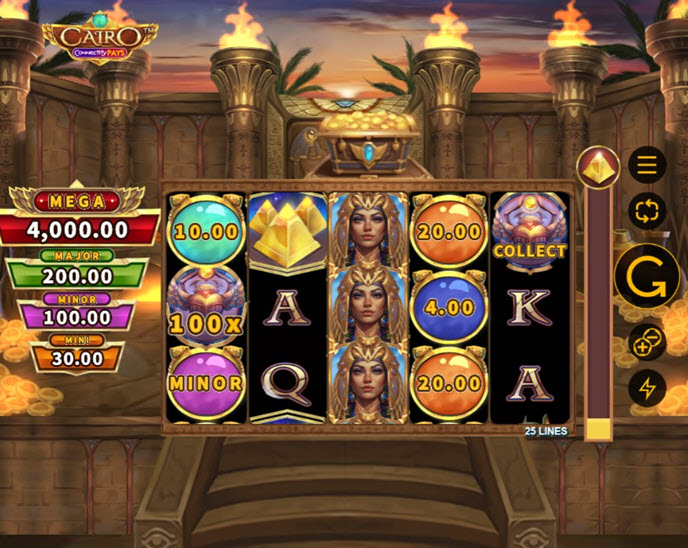Open the hamburger menu
The width and height of the screenshot is (688, 548).
(x=647, y=165)
